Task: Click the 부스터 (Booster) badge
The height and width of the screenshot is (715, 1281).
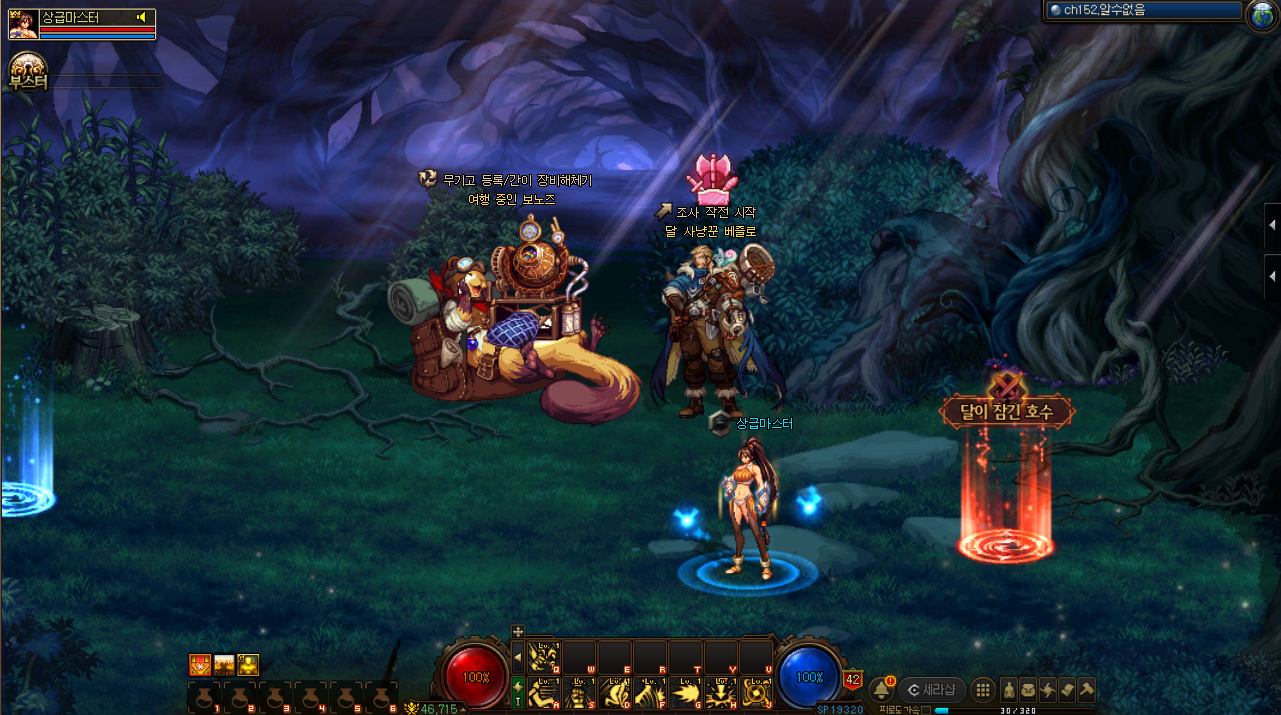Action: [27, 74]
